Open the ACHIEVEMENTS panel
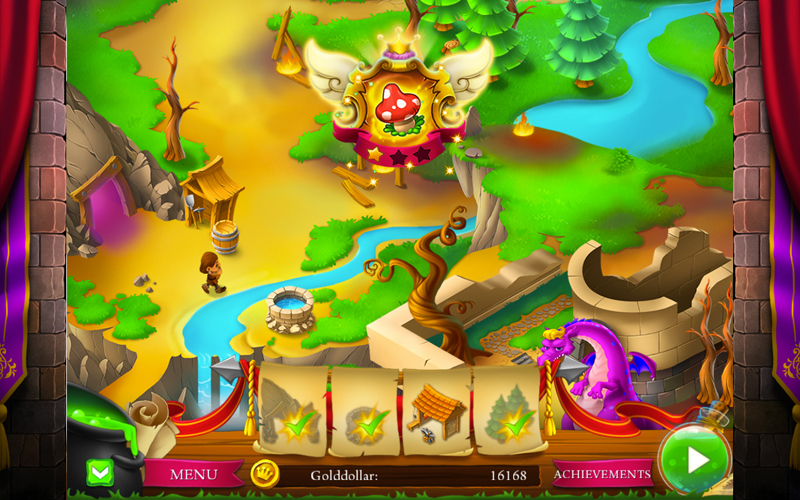Viewport: 800px width, 500px height. [x=602, y=473]
